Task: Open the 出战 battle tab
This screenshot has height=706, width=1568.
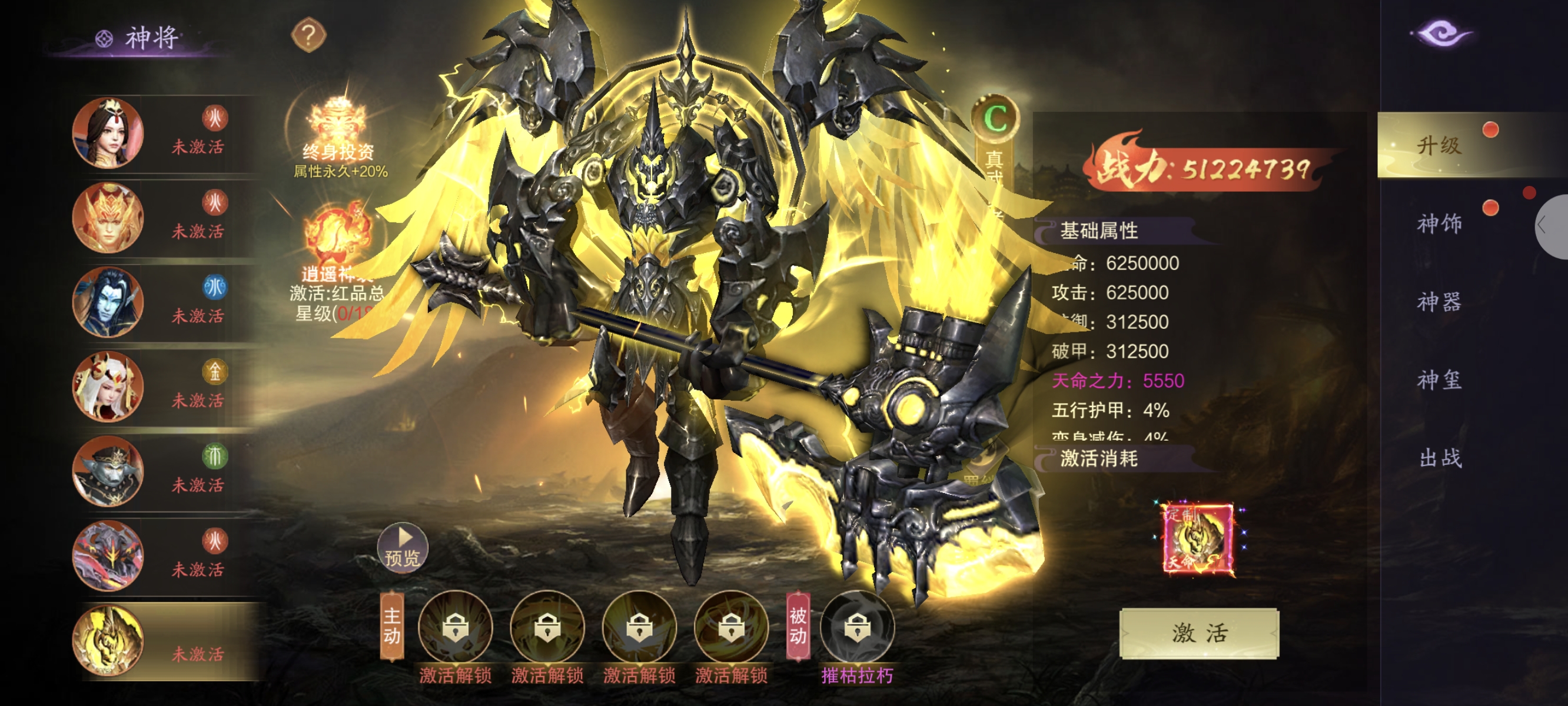Action: (1439, 458)
